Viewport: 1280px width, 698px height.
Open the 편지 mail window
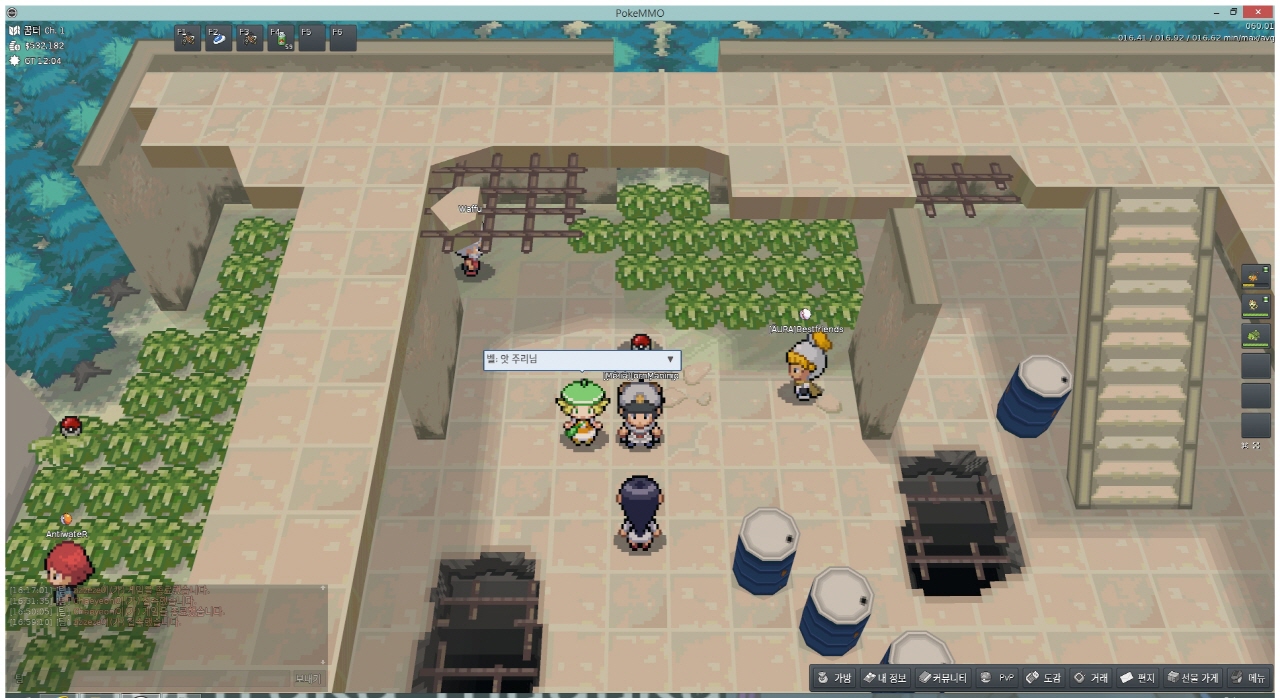(1139, 678)
